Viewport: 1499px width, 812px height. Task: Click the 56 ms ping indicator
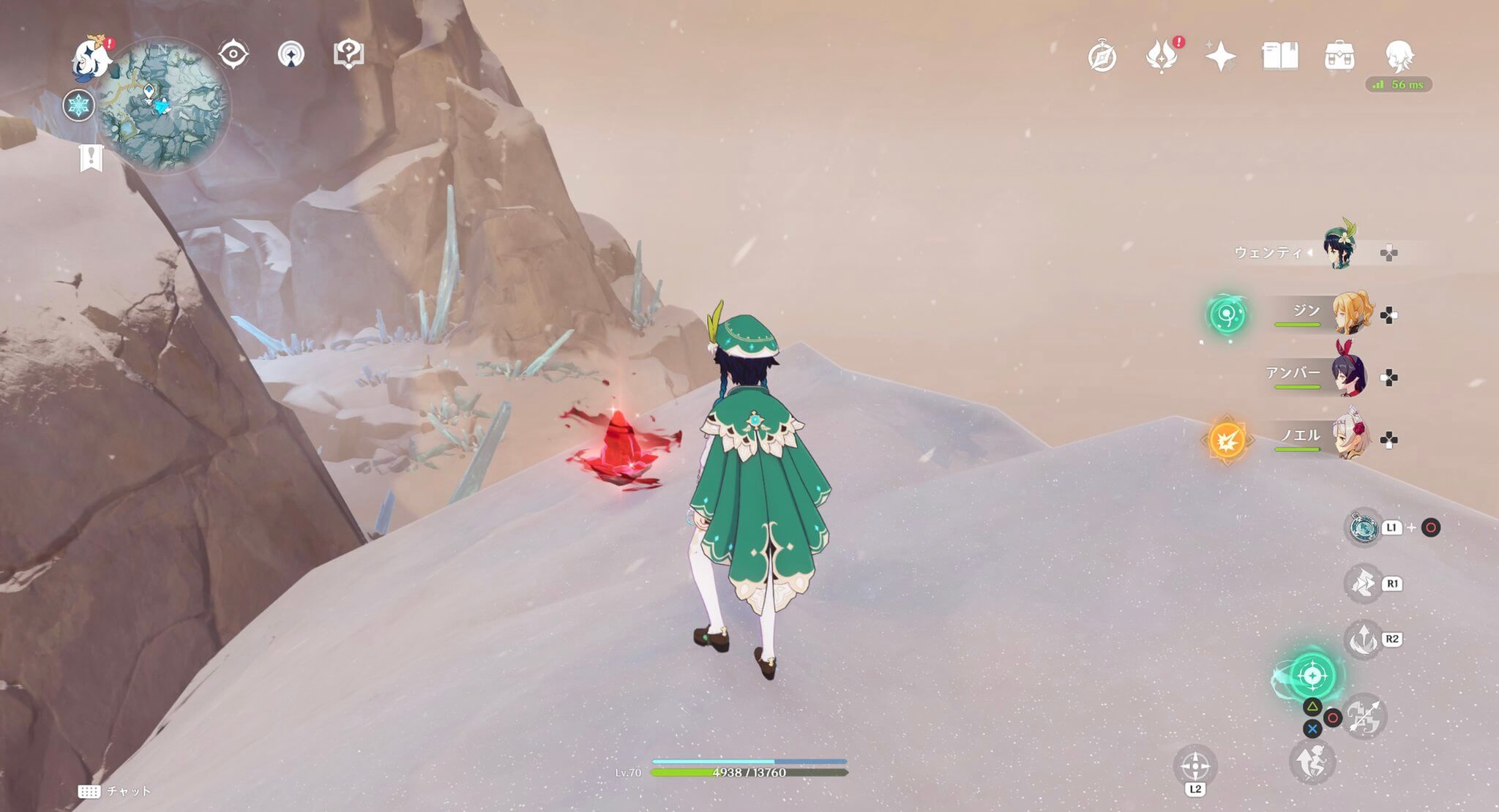[x=1397, y=85]
